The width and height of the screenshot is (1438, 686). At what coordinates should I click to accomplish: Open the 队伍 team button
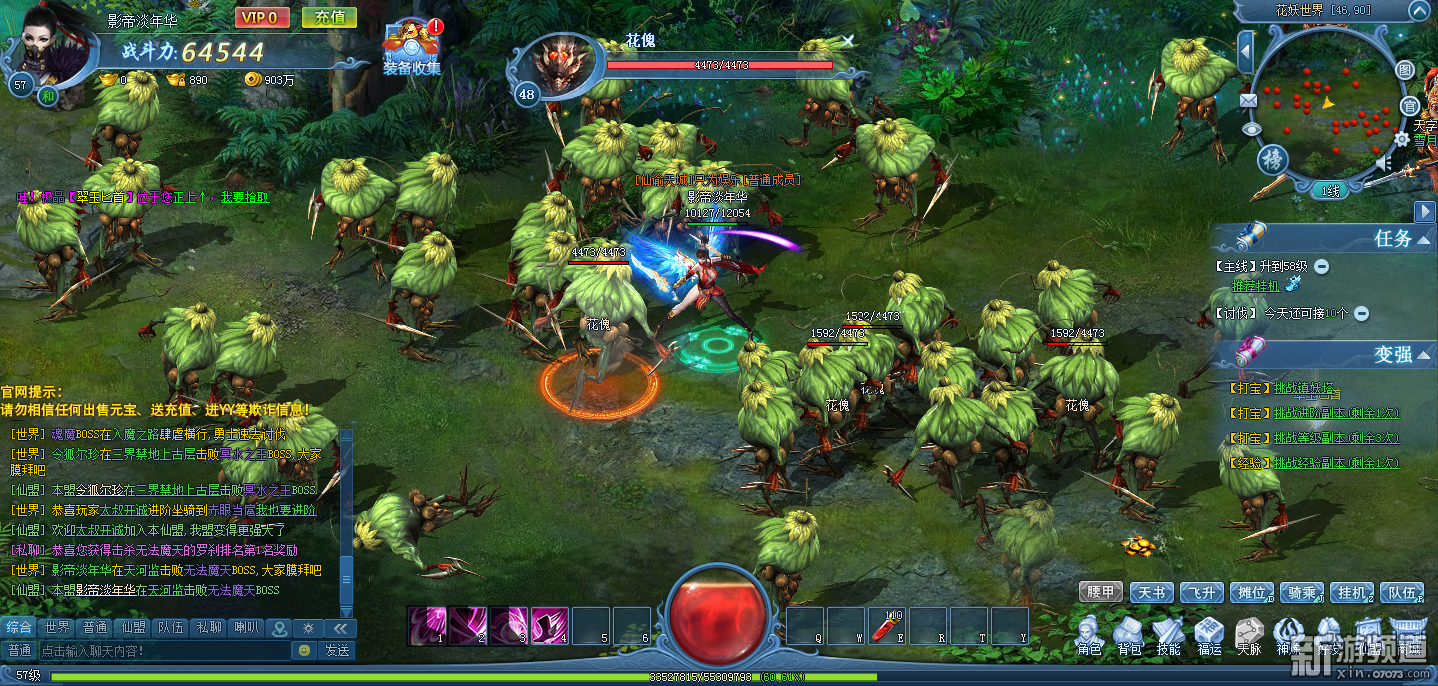click(1401, 593)
